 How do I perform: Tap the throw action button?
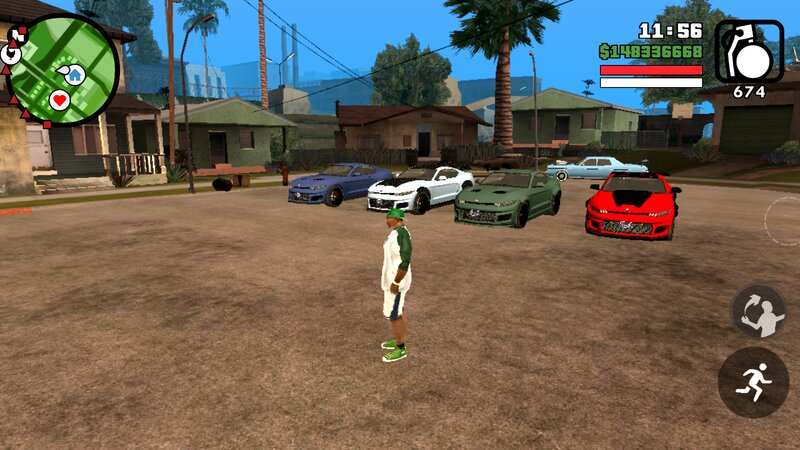(759, 311)
